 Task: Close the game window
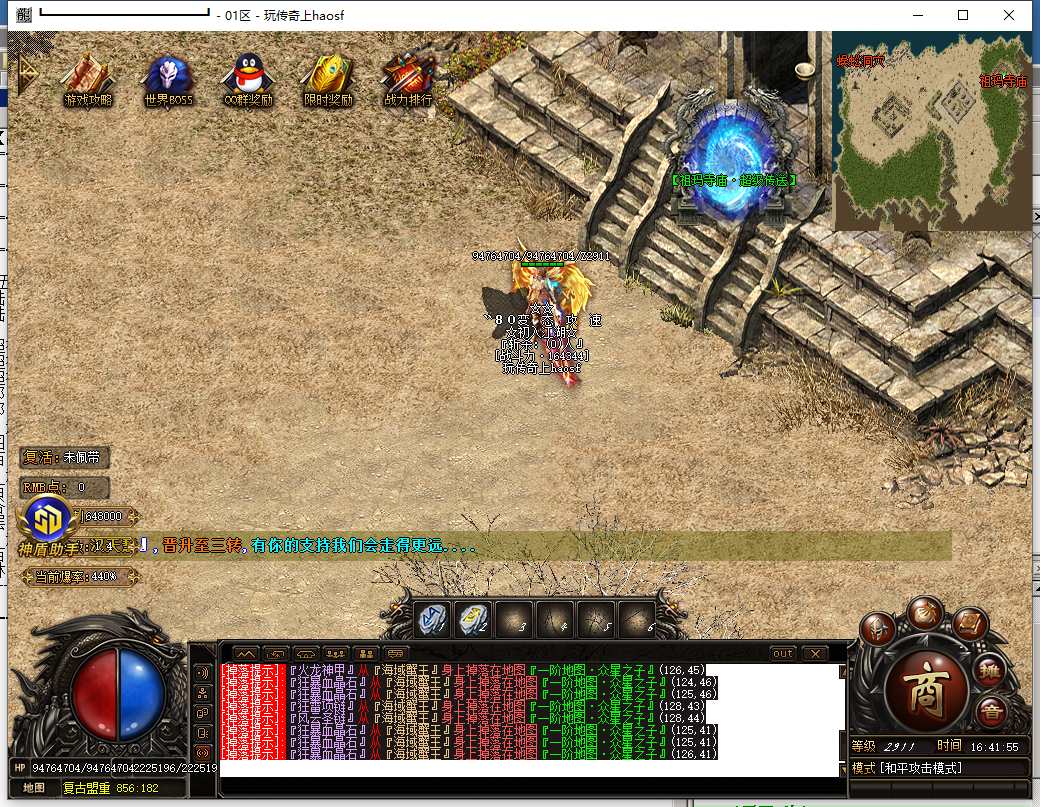pyautogui.click(x=1009, y=15)
